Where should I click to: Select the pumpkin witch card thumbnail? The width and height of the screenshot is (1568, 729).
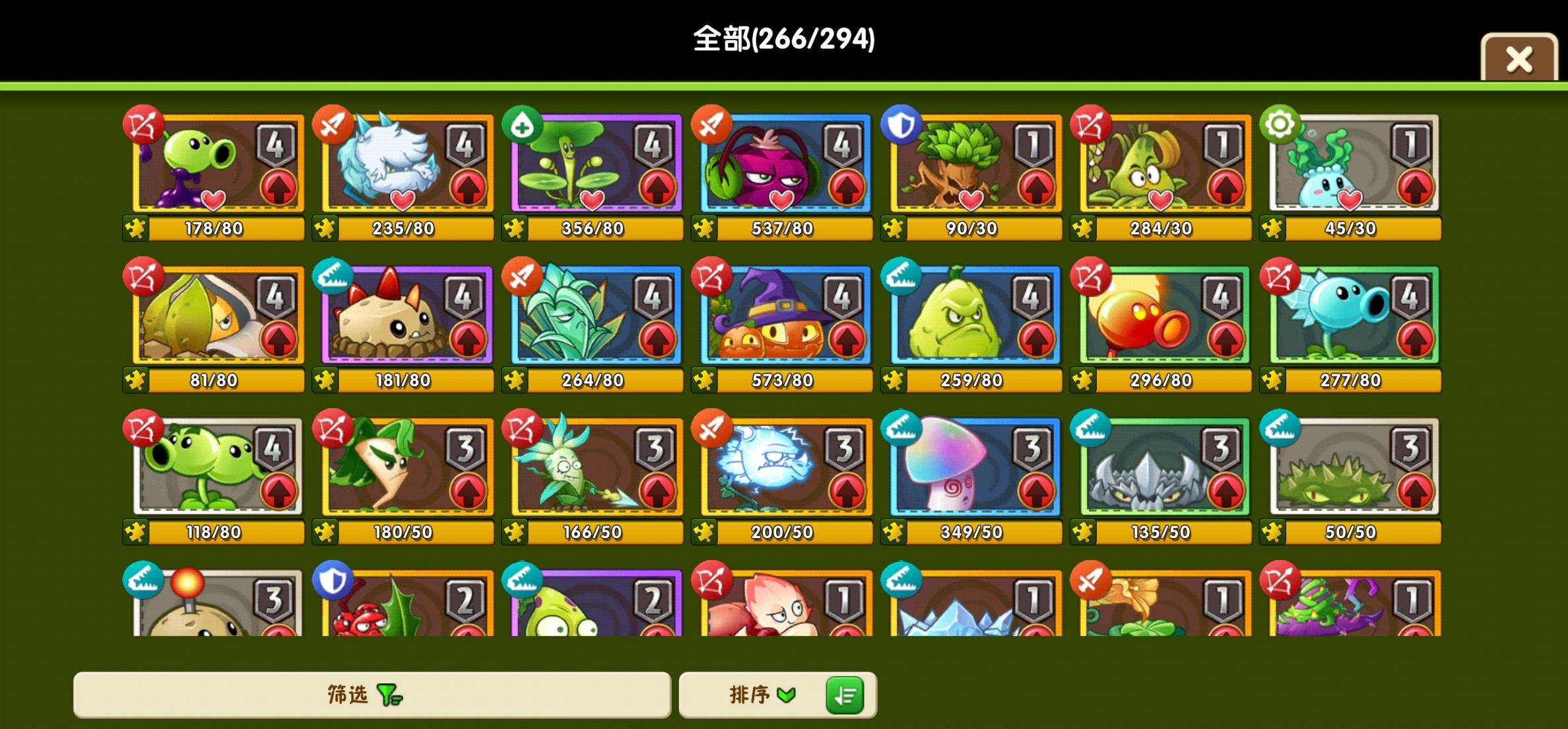pyautogui.click(x=783, y=316)
